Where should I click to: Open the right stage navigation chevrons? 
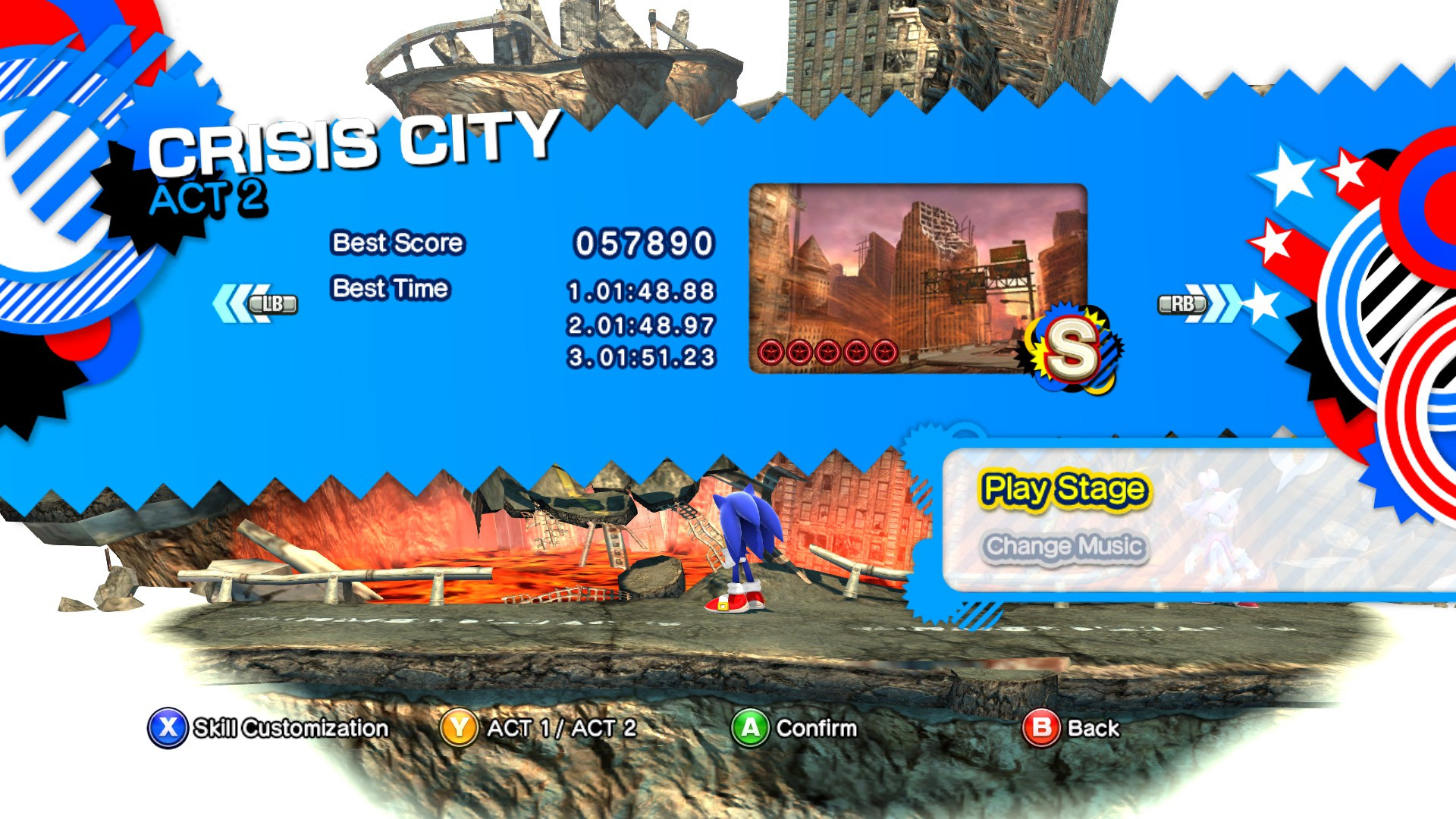1217,302
